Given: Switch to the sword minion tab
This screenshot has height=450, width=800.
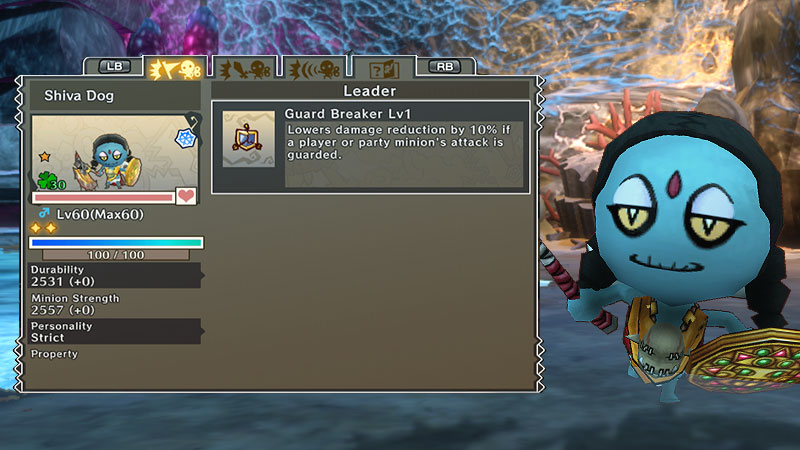Looking at the screenshot, I should click(x=245, y=68).
